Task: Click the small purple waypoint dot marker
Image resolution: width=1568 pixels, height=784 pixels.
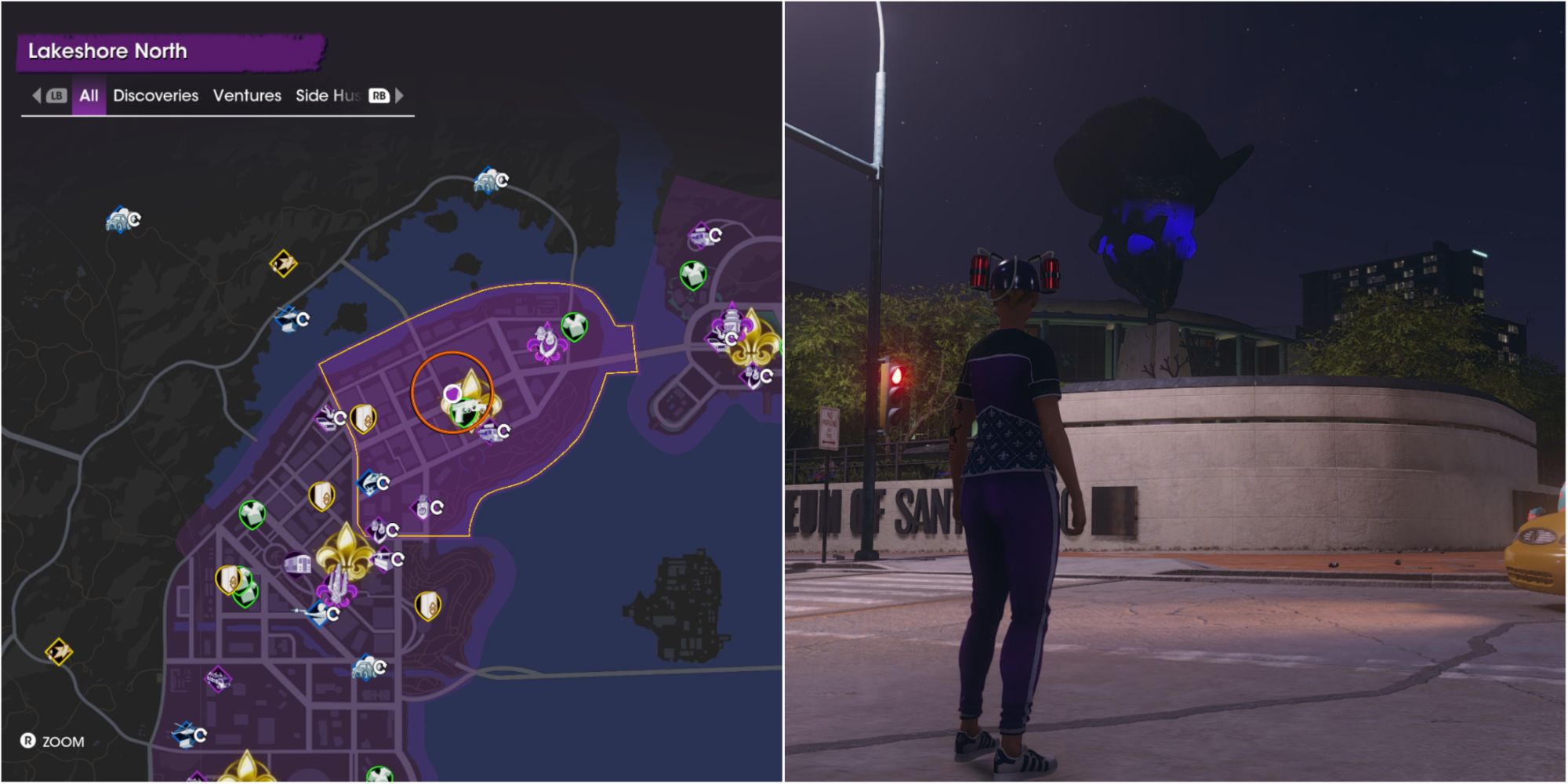Action: [453, 394]
